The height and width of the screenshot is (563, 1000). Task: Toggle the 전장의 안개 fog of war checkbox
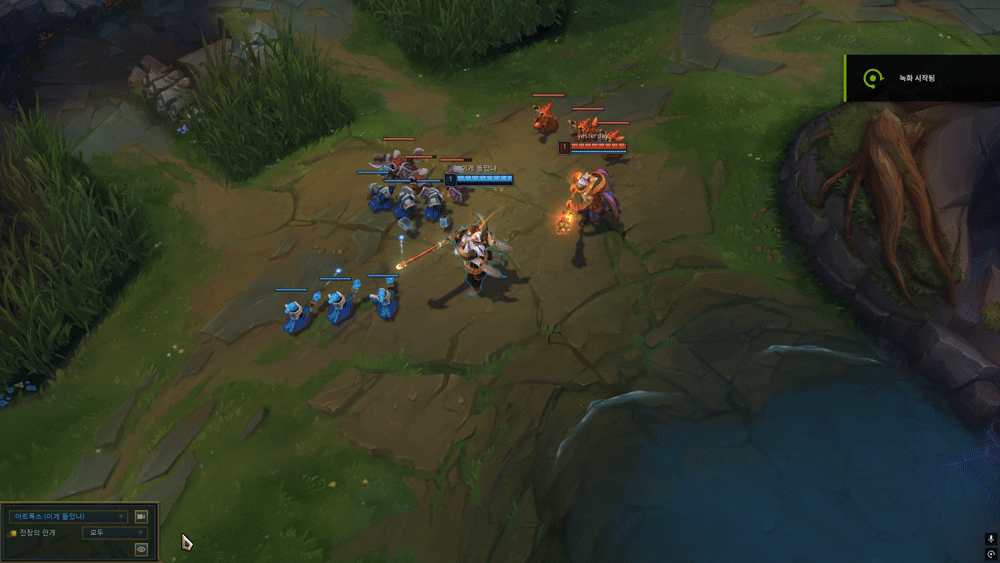[x=13, y=533]
